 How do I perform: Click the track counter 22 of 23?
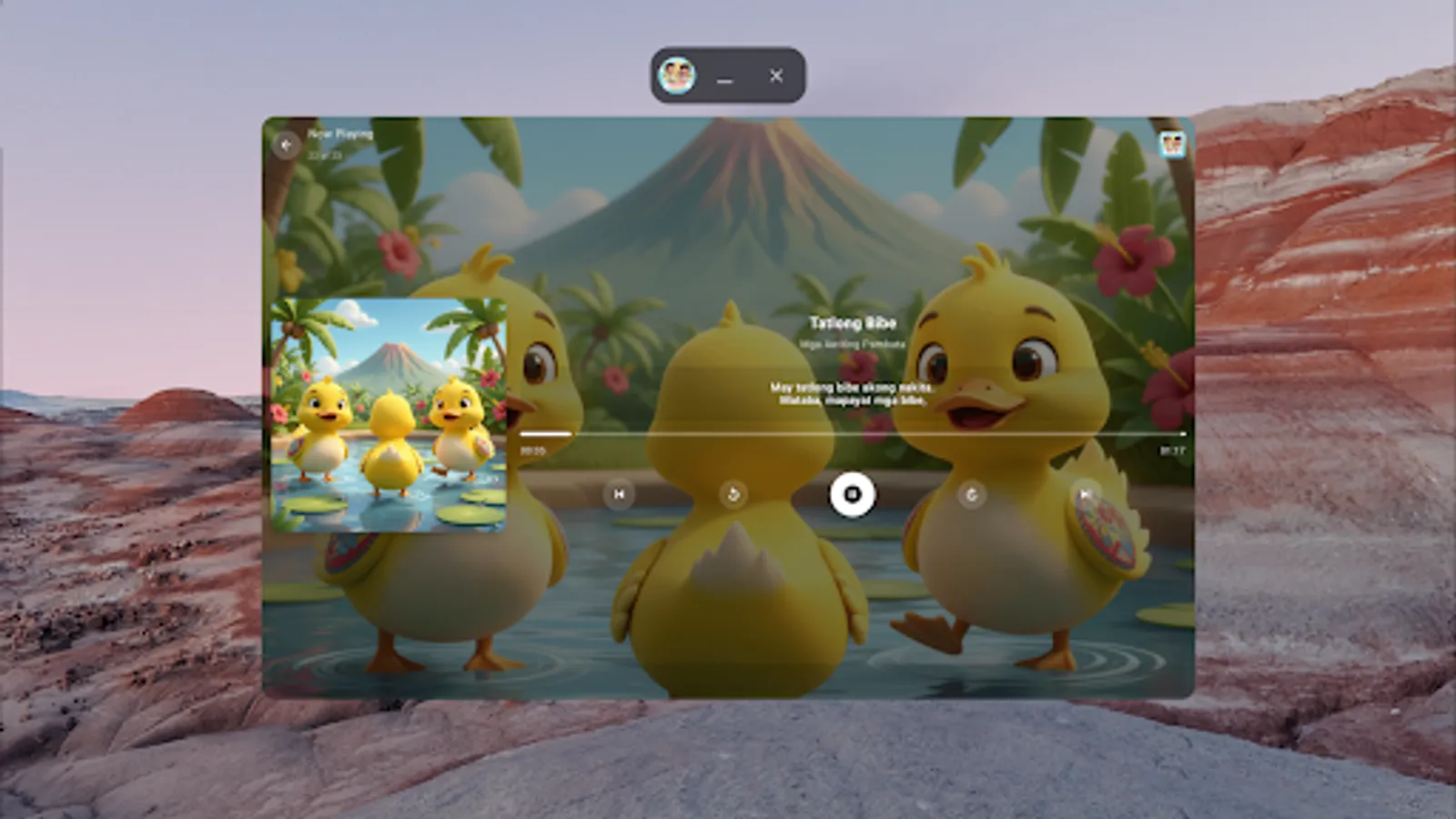pos(325,154)
